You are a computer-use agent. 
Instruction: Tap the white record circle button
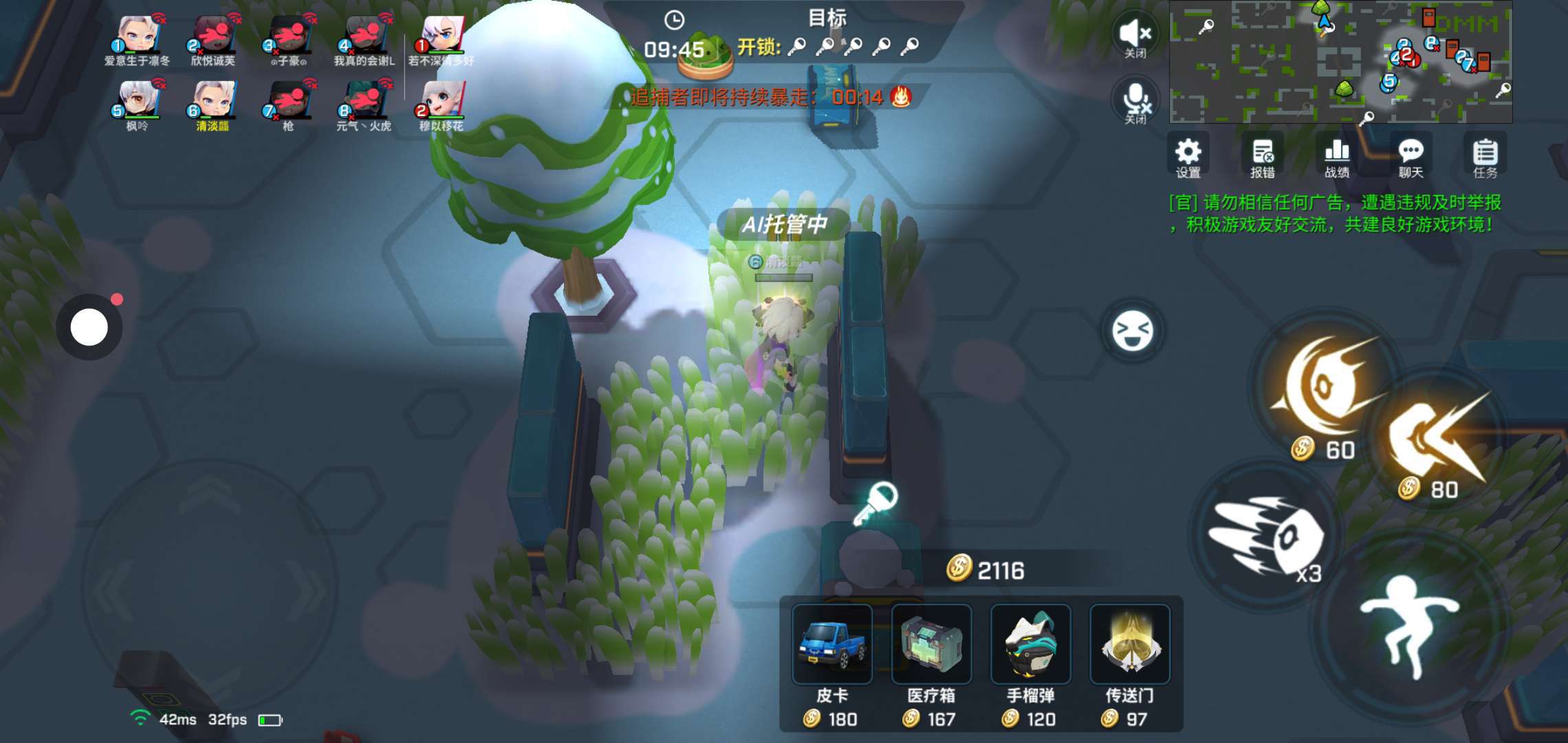point(89,327)
